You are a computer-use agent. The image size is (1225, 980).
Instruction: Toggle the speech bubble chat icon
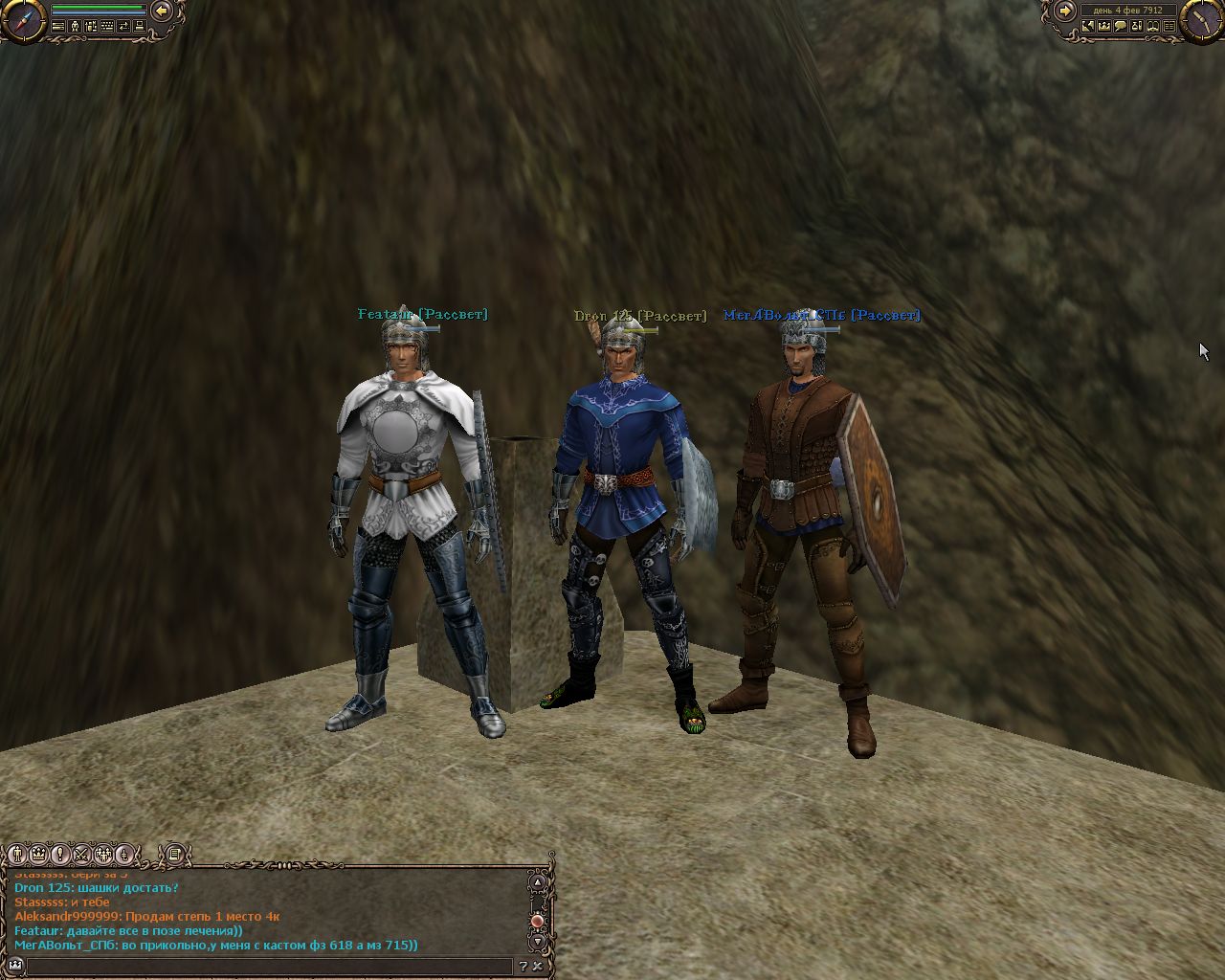pos(1121,27)
